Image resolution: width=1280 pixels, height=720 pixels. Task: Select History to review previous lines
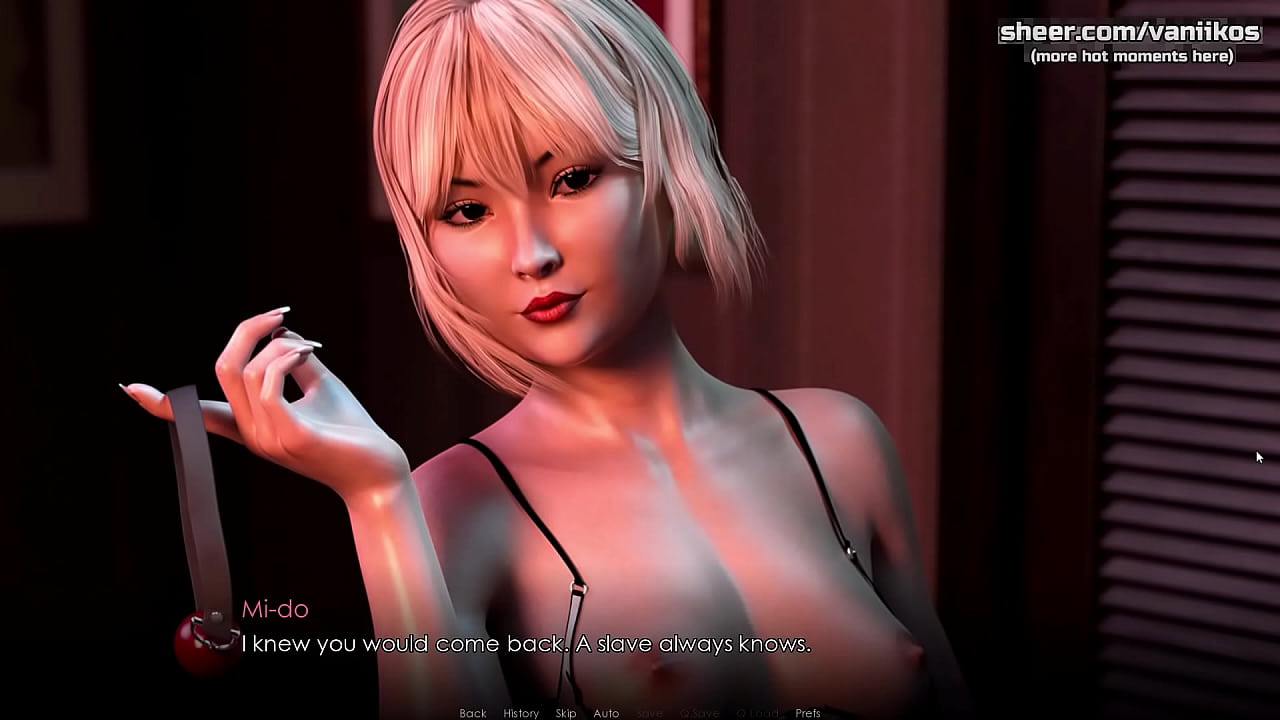coord(520,713)
